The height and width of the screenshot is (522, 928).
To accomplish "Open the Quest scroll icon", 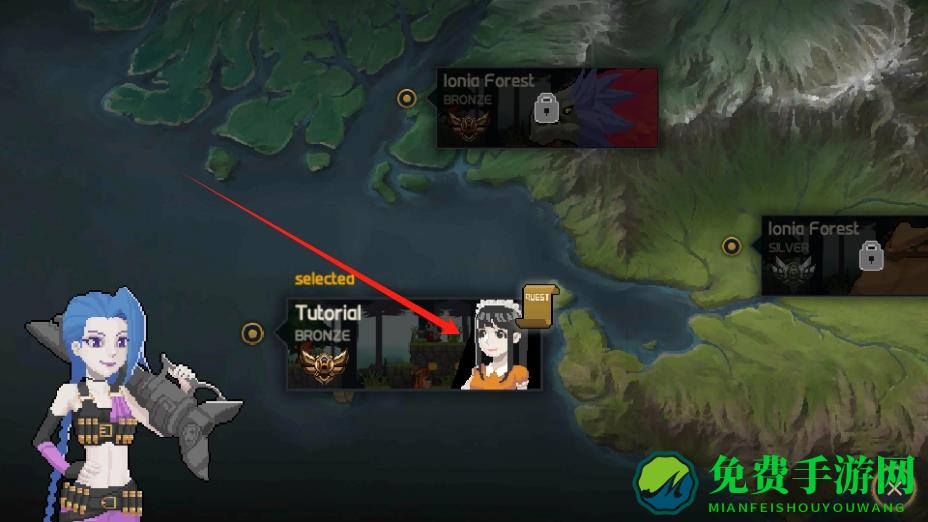I will [x=538, y=302].
